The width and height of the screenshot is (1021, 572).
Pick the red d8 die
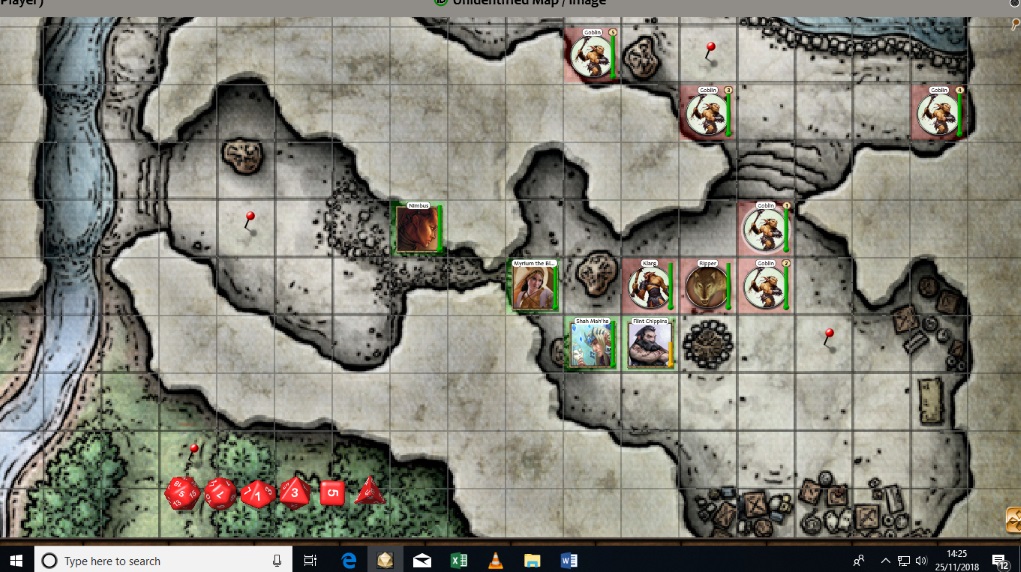coord(294,491)
